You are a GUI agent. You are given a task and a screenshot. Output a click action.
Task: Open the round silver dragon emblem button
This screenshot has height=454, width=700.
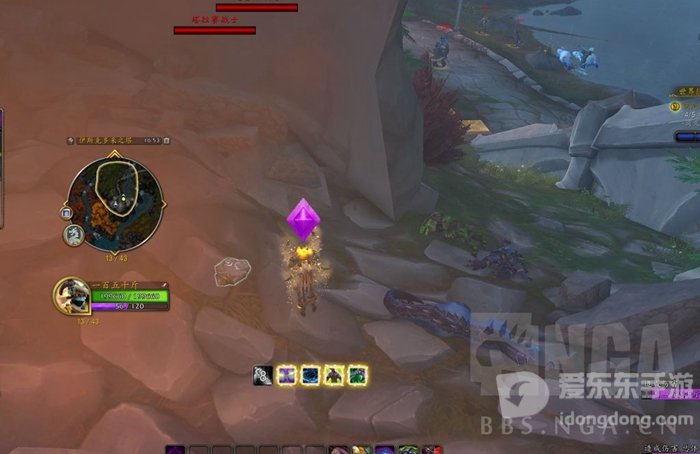click(x=74, y=235)
